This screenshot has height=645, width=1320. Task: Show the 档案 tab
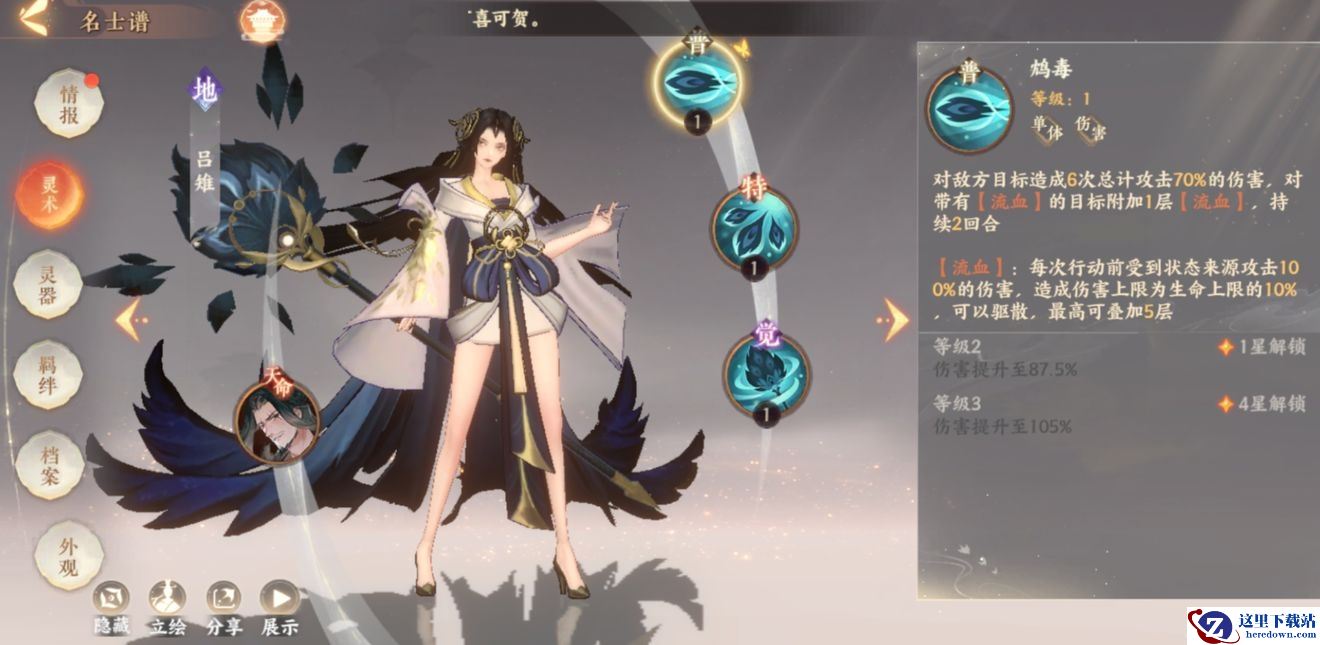(x=49, y=464)
